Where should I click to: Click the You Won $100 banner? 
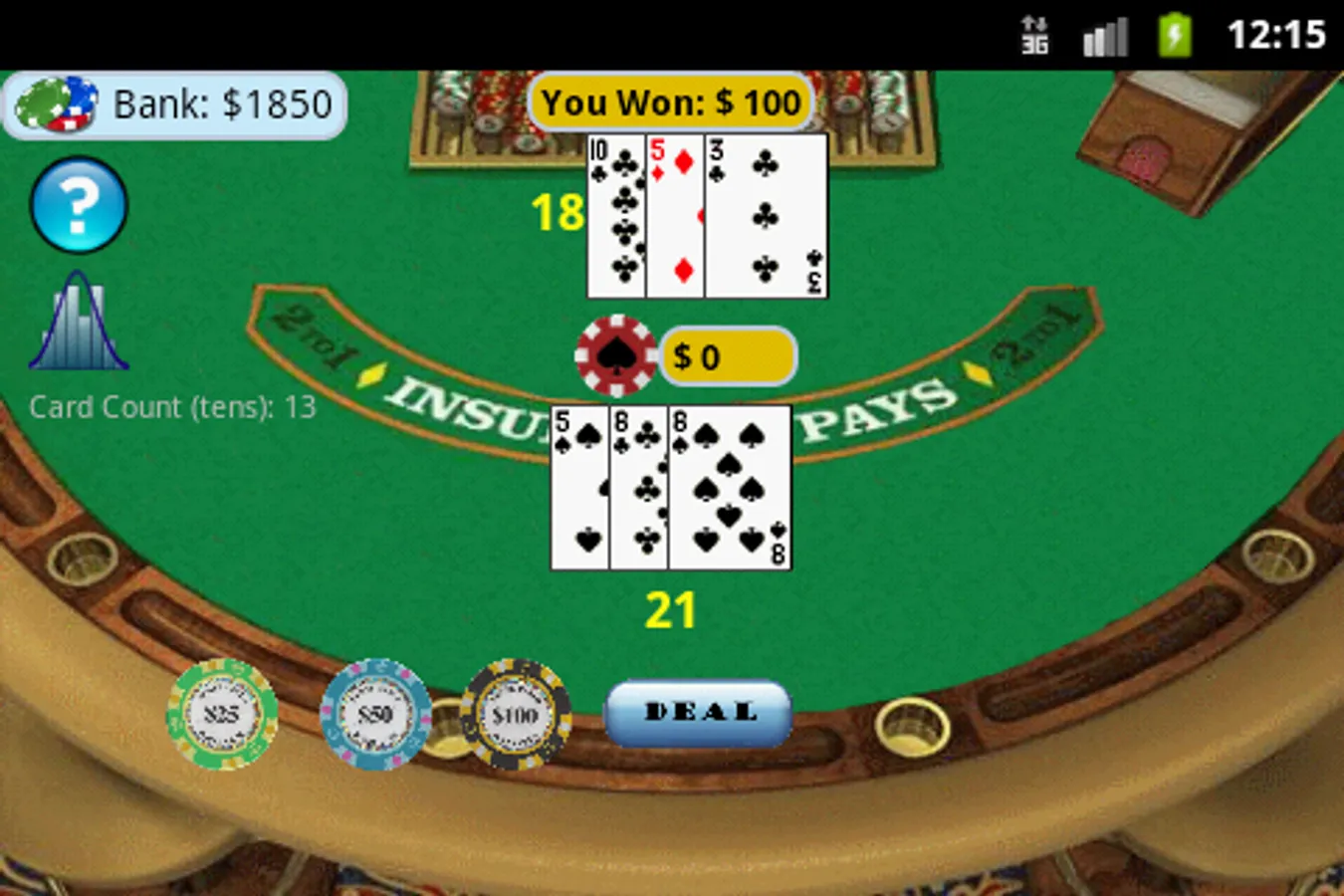pyautogui.click(x=669, y=101)
